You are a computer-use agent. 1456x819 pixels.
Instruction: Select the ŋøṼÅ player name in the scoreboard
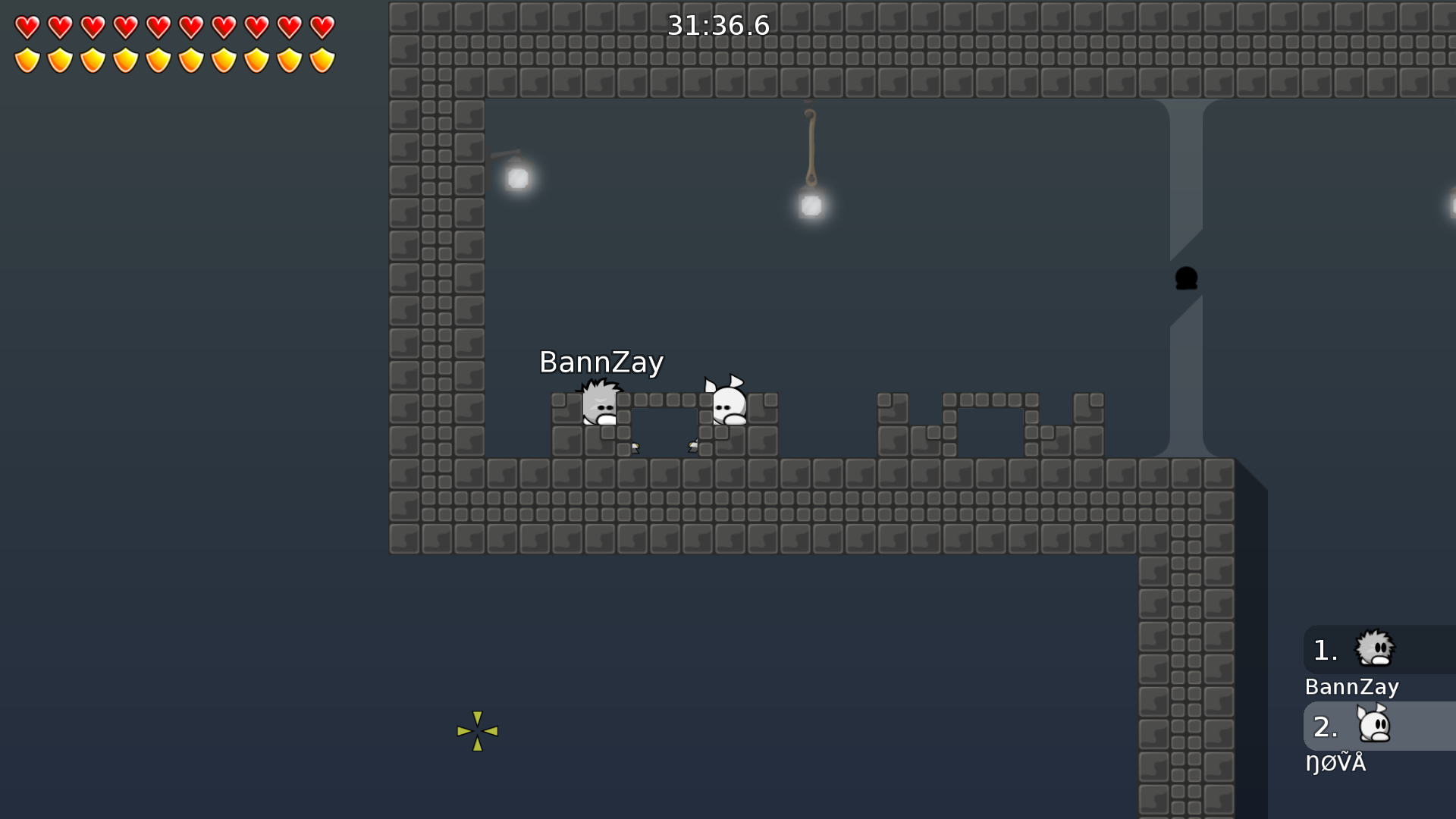(x=1336, y=764)
